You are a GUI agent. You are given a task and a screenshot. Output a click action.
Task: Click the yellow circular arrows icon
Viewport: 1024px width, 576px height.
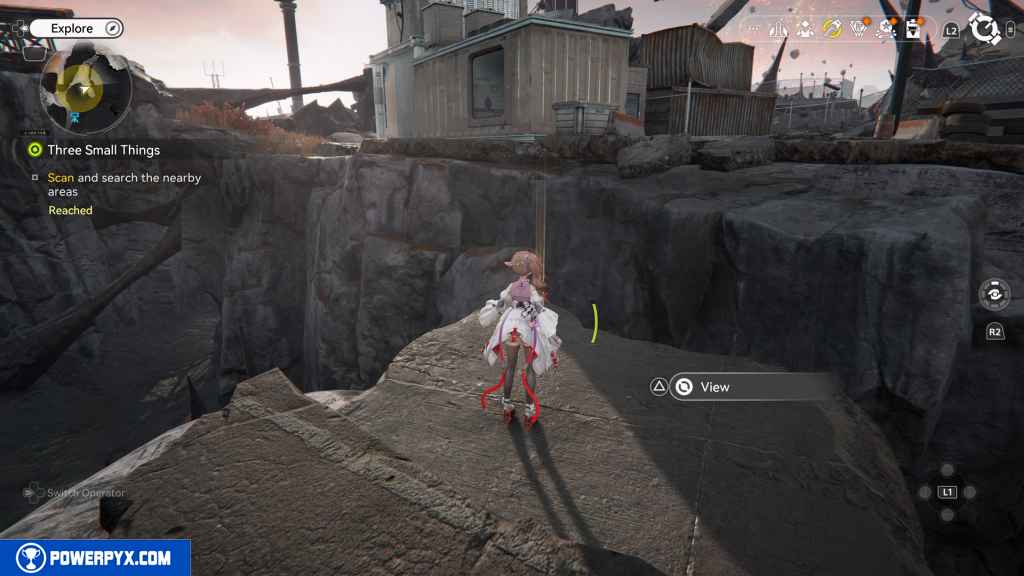[832, 29]
